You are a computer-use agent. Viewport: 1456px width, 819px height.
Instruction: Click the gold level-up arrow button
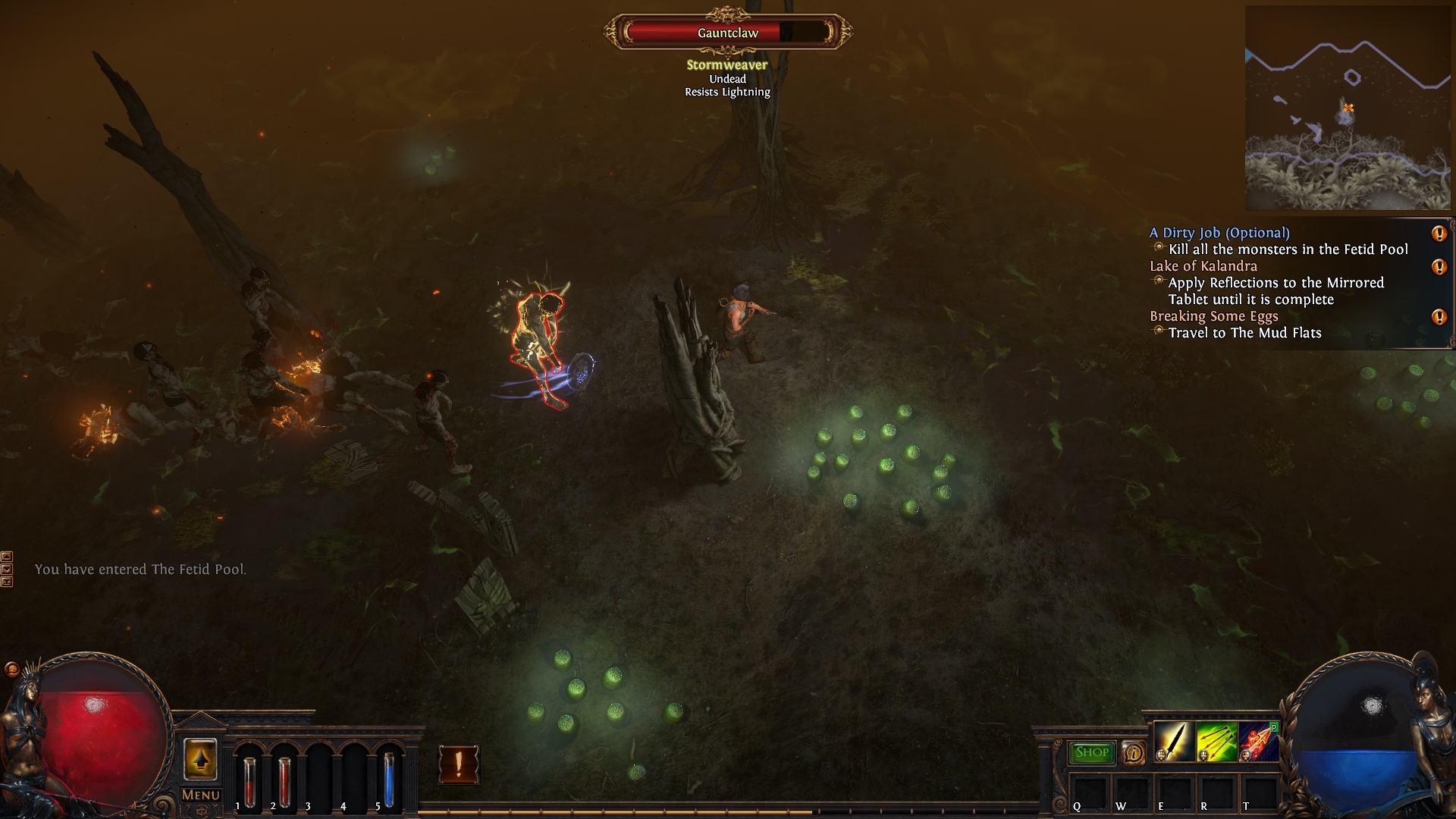[200, 759]
